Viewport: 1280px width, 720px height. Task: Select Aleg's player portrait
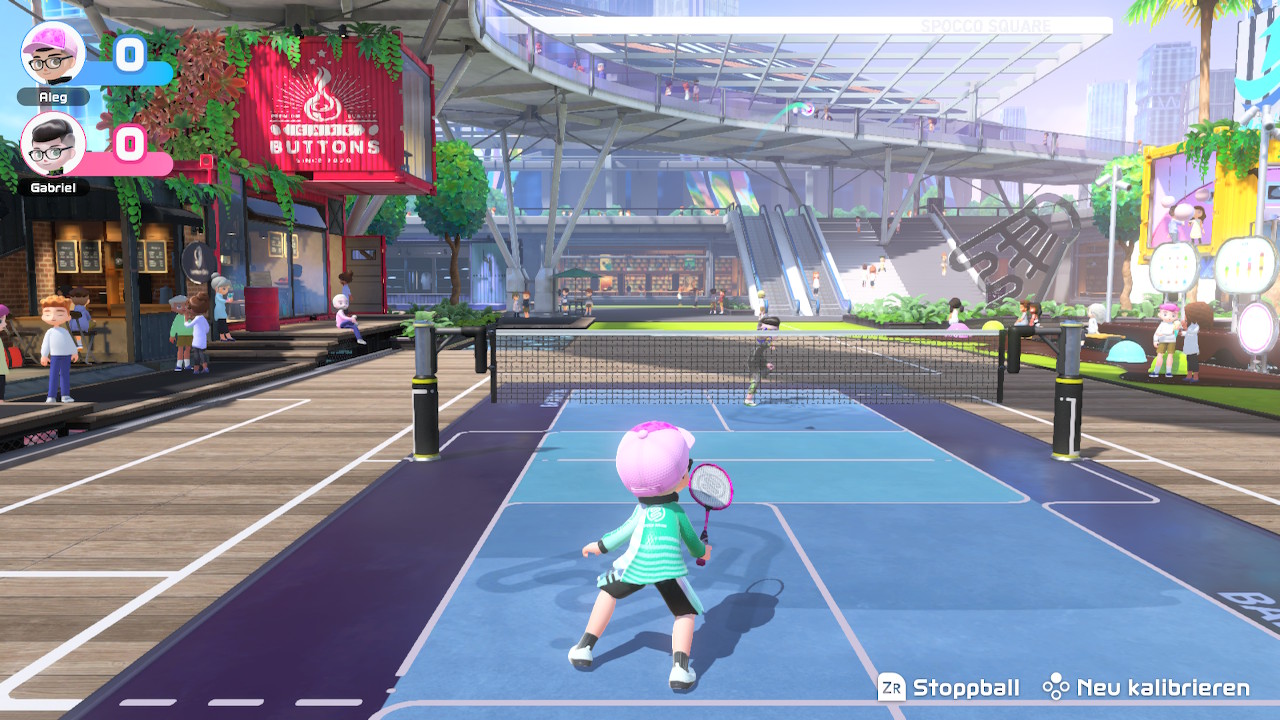[x=53, y=54]
